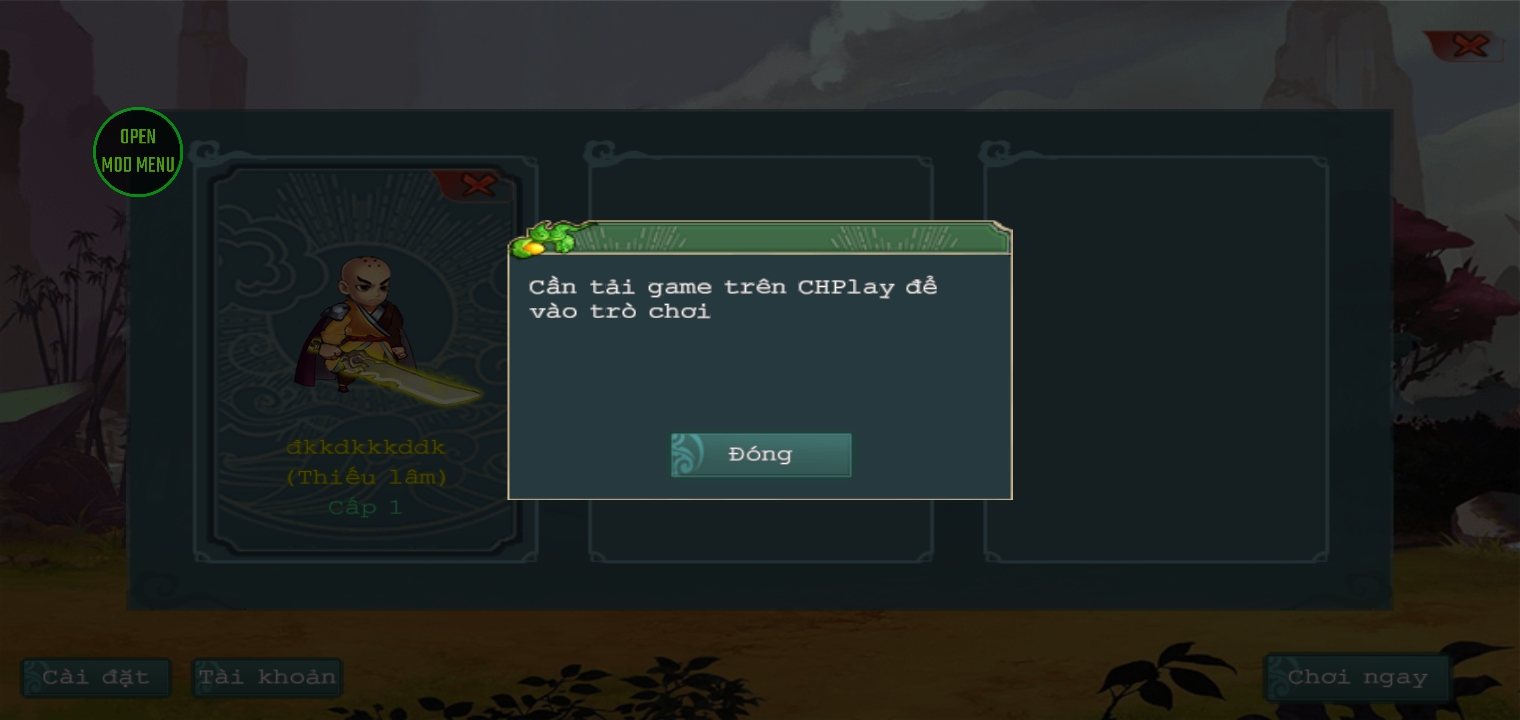Click the red X banner in top-right corner
Screen dimensions: 1520x720
(x=1469, y=45)
